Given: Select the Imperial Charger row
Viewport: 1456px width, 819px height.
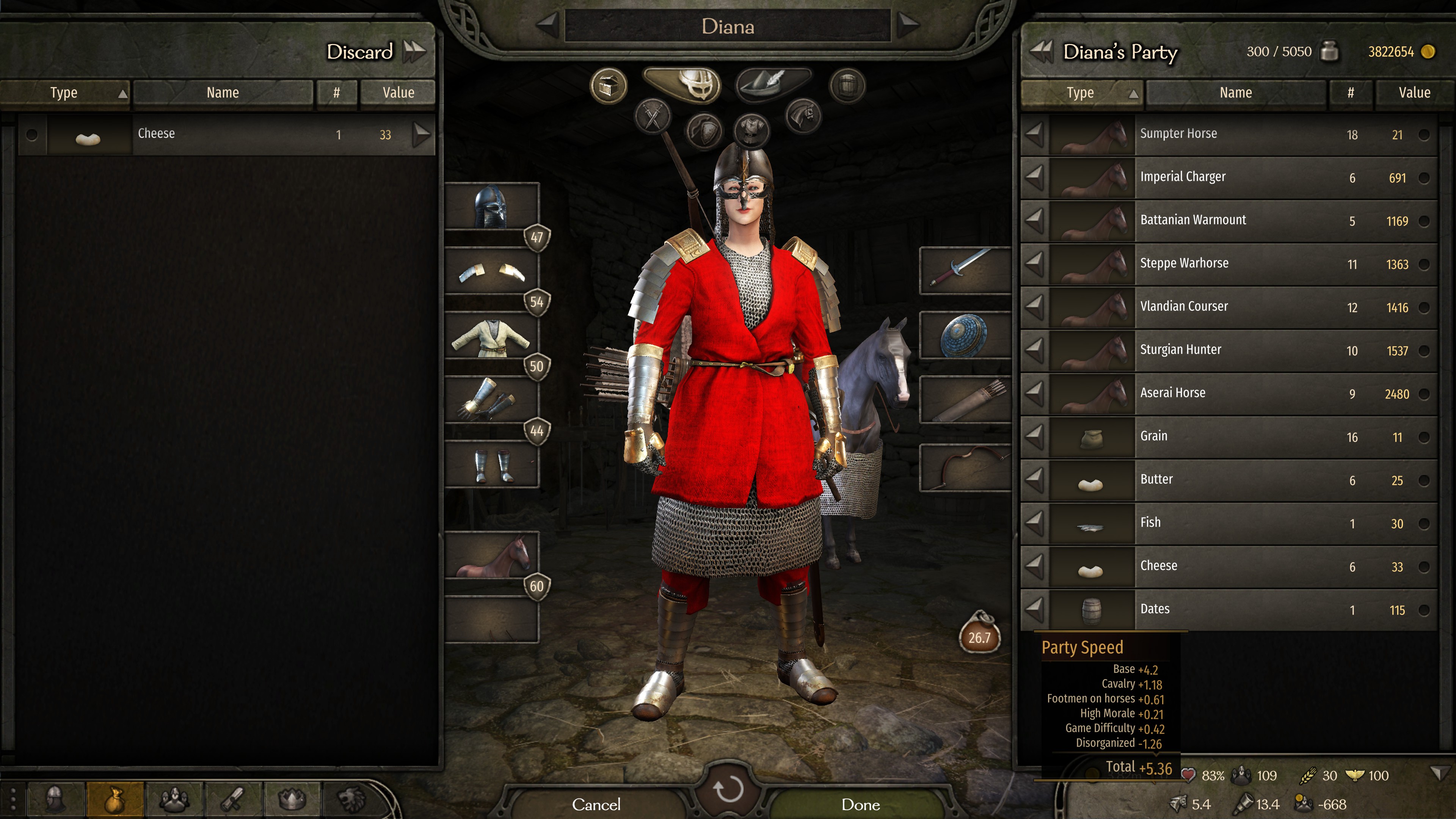Looking at the screenshot, I should (x=1232, y=177).
